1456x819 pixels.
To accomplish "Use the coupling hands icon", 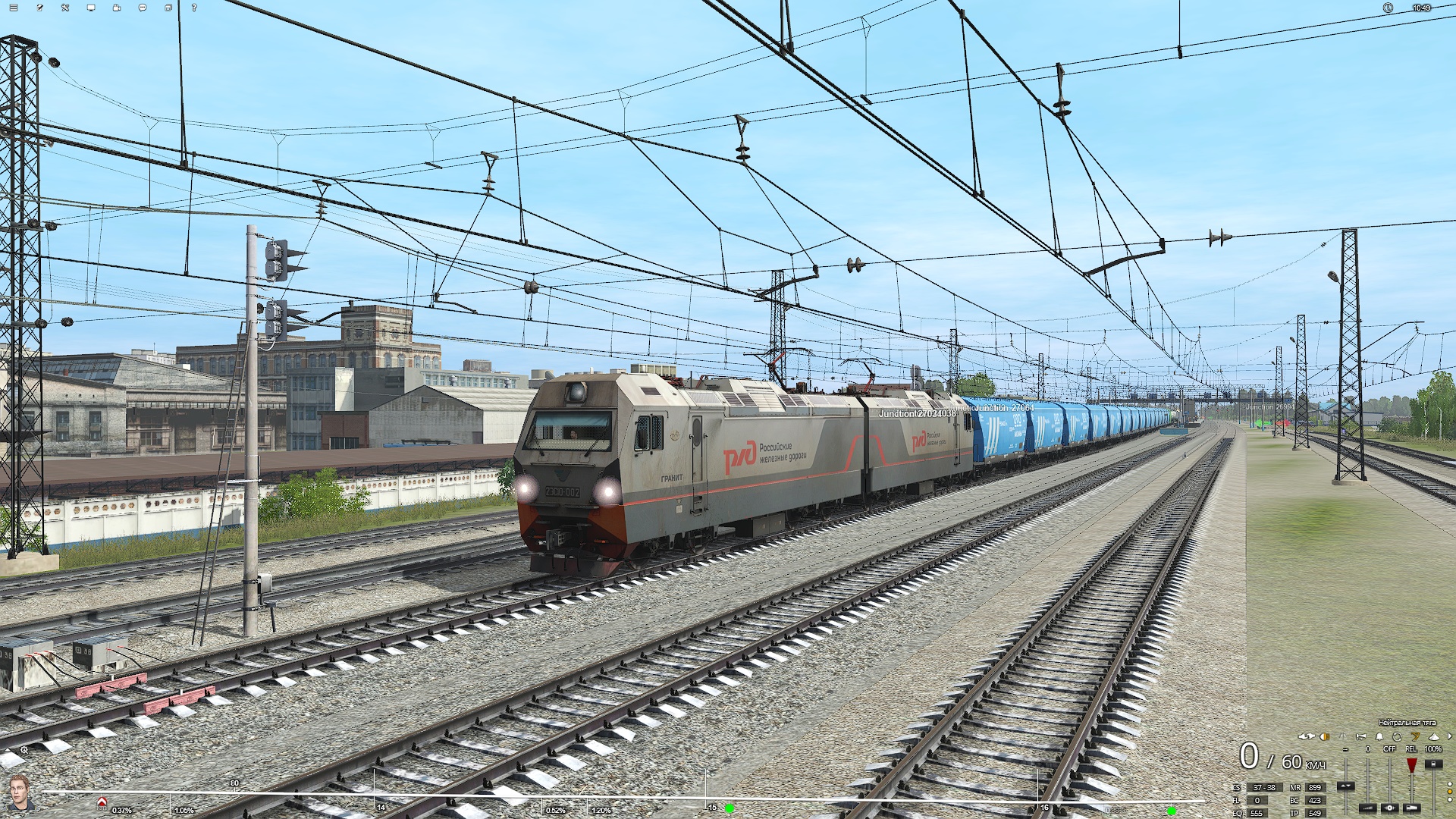I will click(1306, 736).
